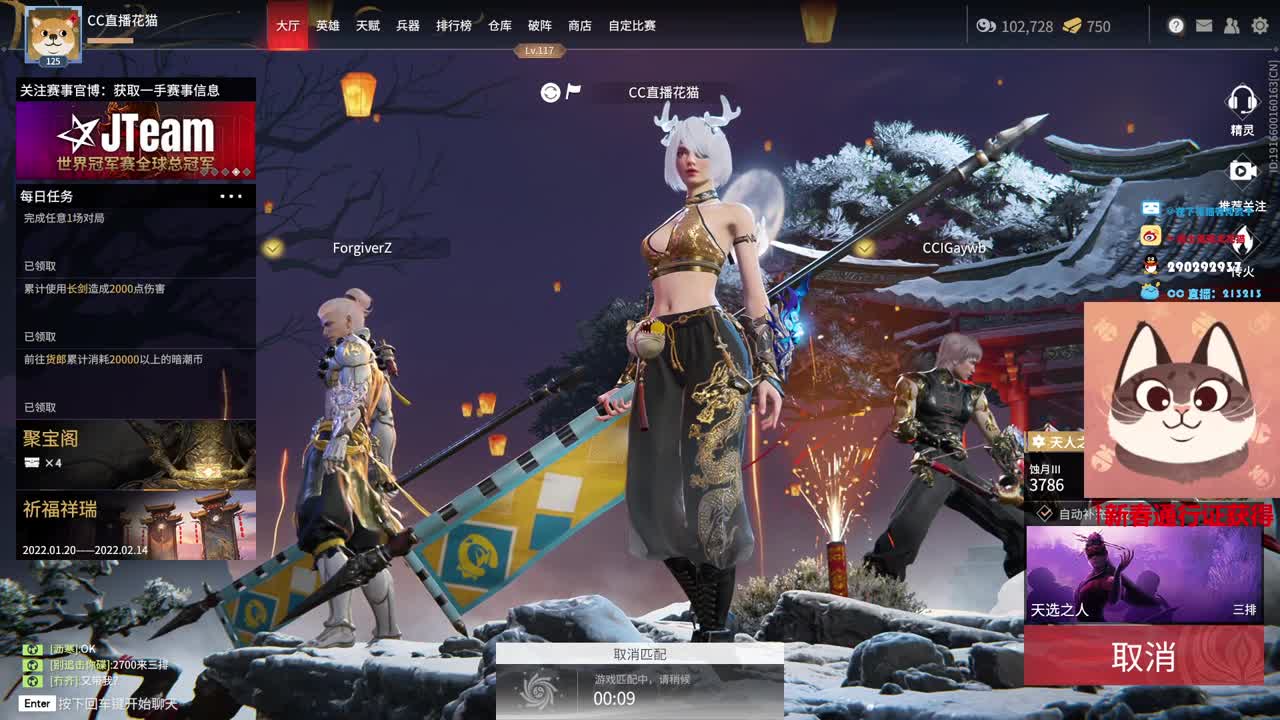Toggle the 自动补位 auto-fill checkbox

(1044, 511)
